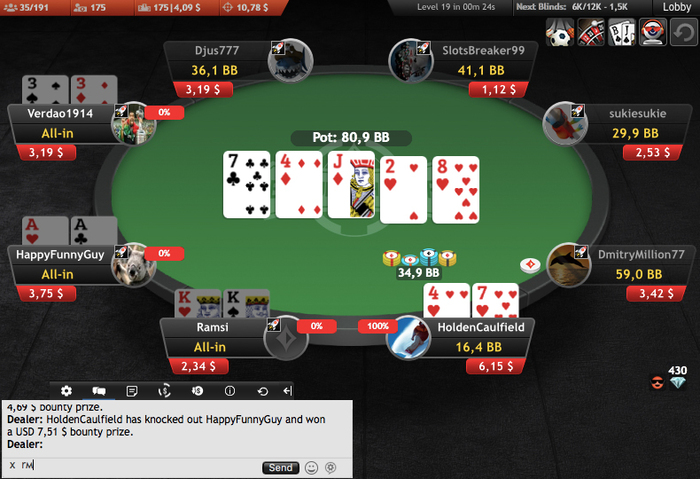
Task: Send the chat message
Action: (x=280, y=467)
